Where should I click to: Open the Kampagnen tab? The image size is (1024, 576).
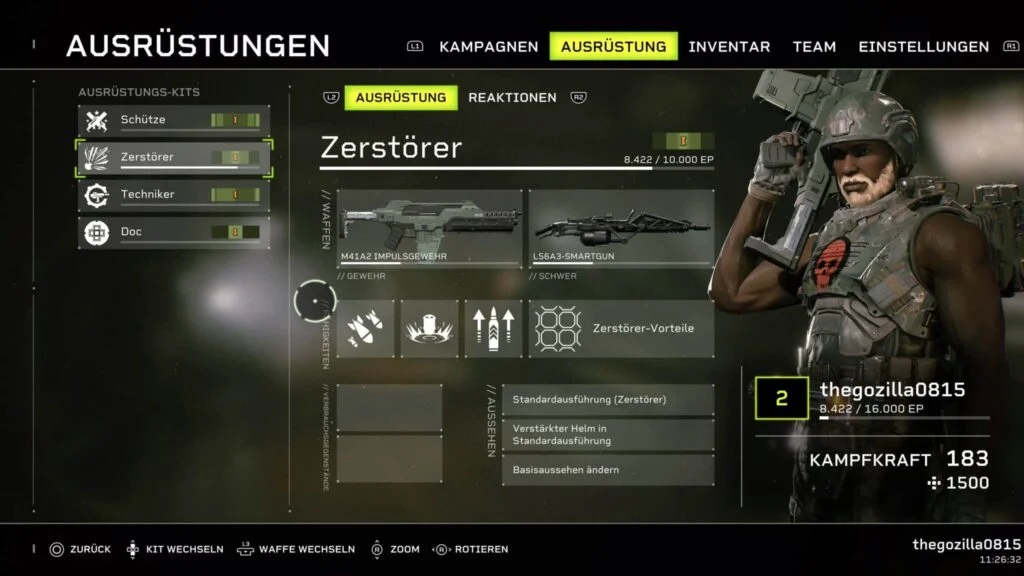pyautogui.click(x=488, y=46)
